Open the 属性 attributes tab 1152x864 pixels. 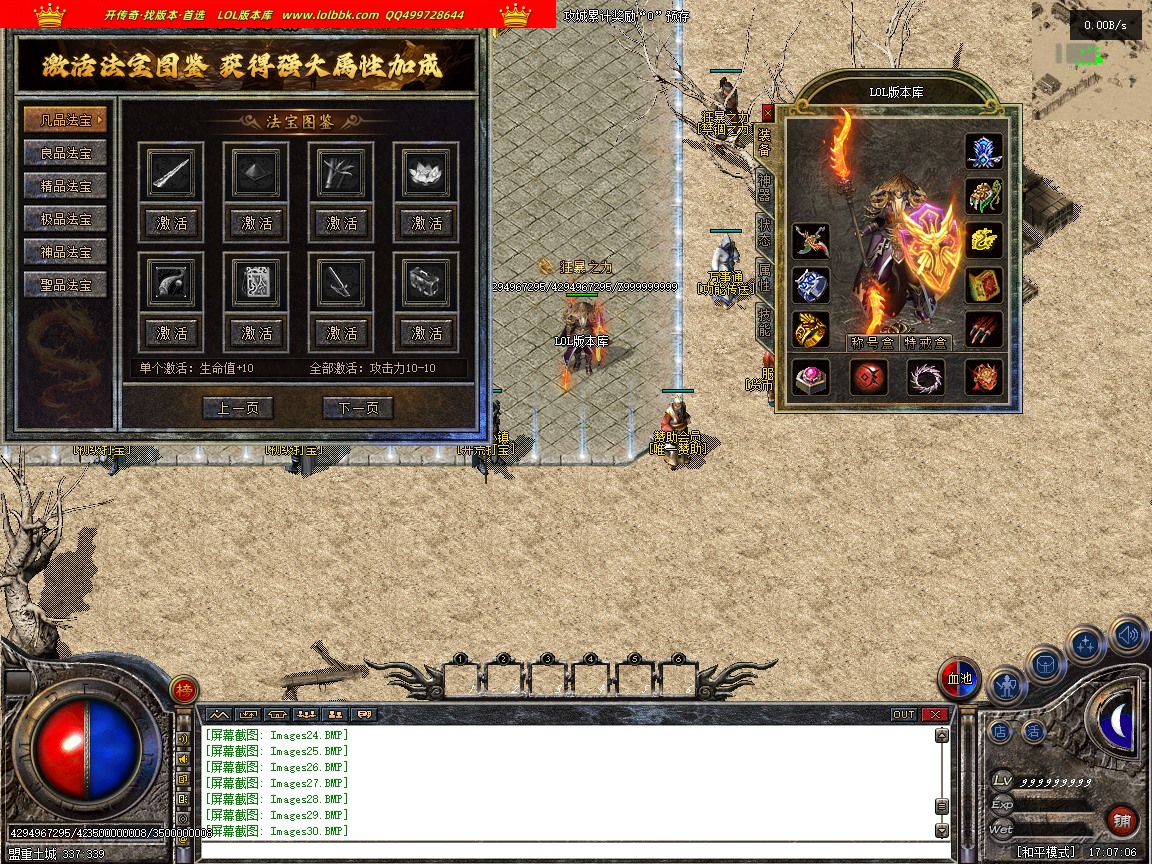click(x=764, y=277)
